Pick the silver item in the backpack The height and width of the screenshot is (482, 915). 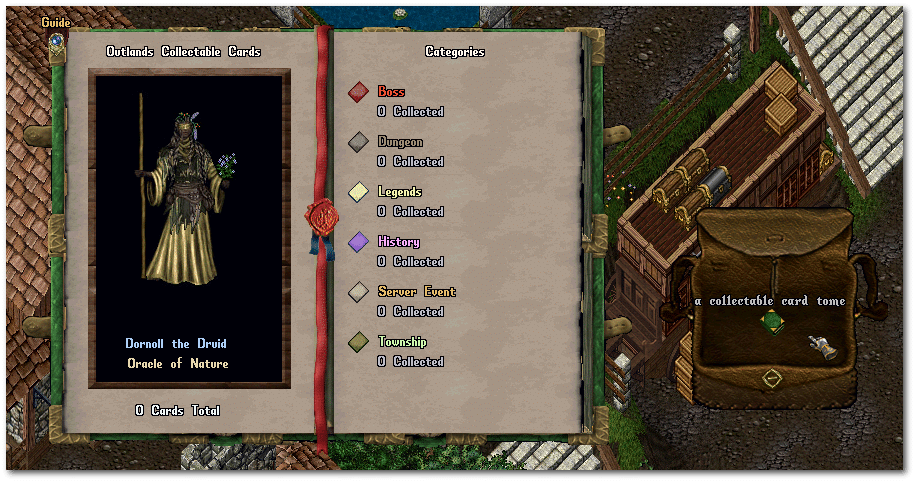[x=823, y=347]
